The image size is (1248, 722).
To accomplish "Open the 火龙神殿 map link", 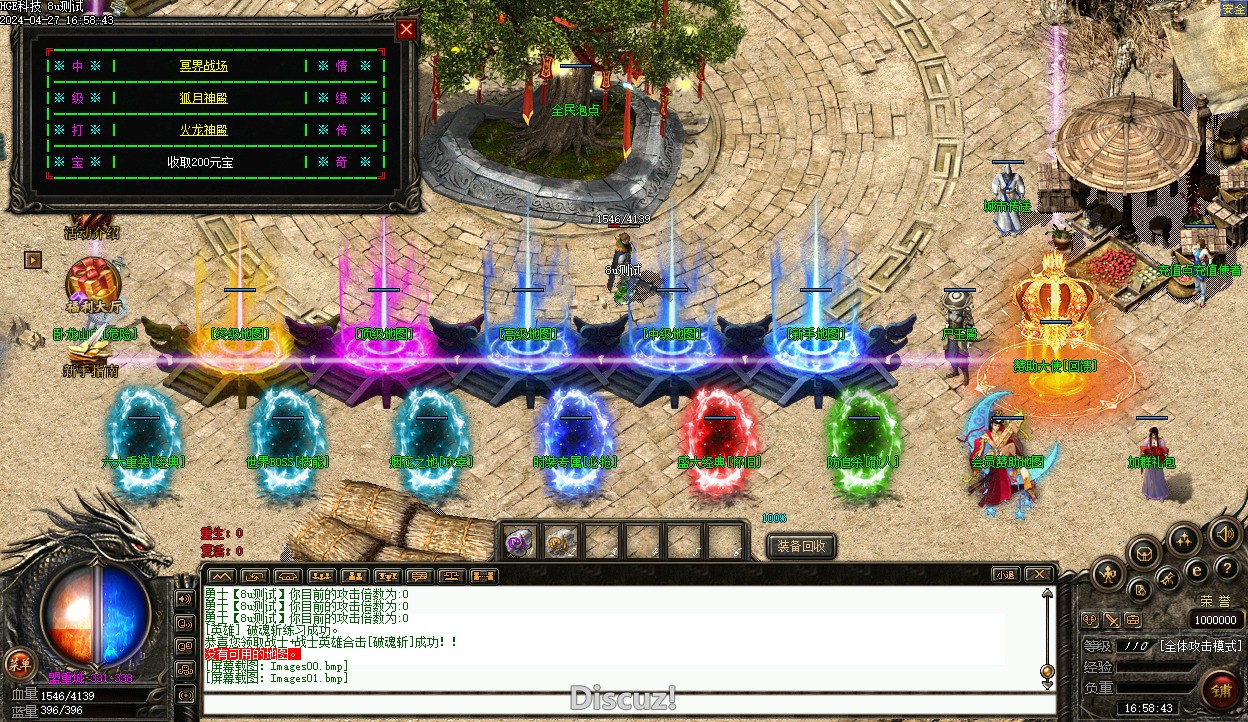I will pos(204,130).
